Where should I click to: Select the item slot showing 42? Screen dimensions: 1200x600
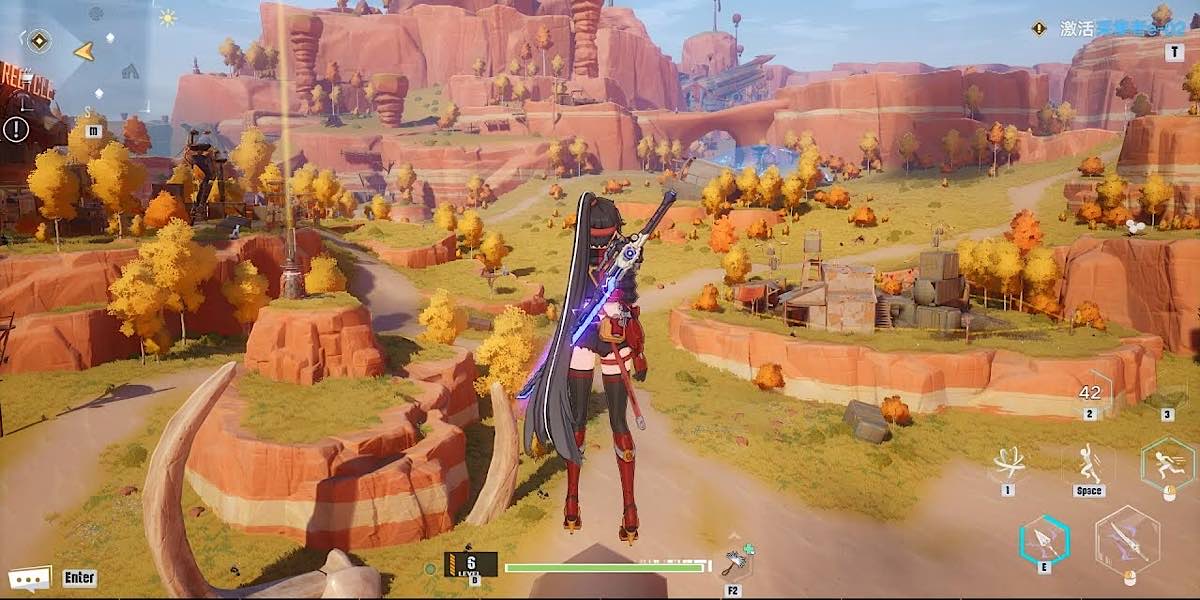[x=1090, y=392]
